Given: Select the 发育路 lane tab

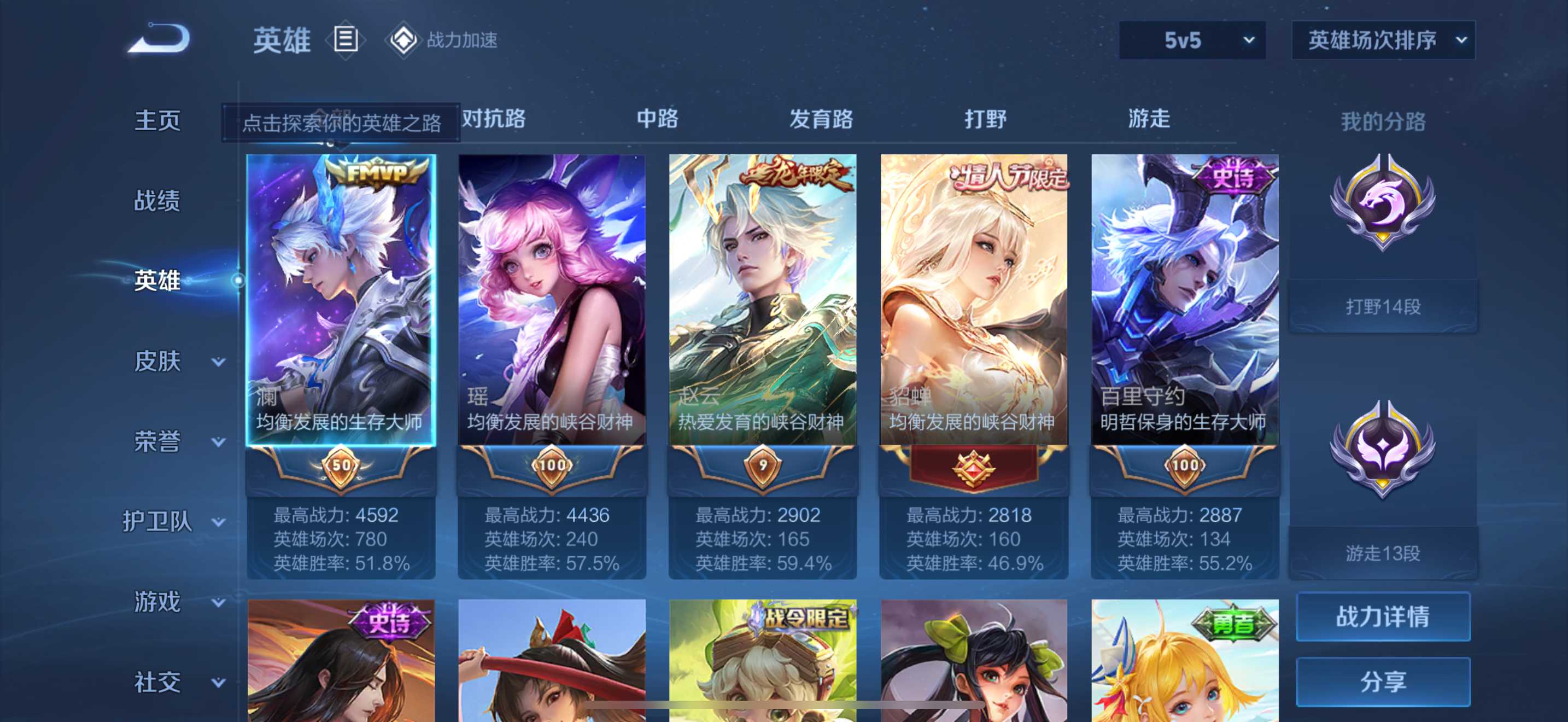Looking at the screenshot, I should click(x=821, y=119).
